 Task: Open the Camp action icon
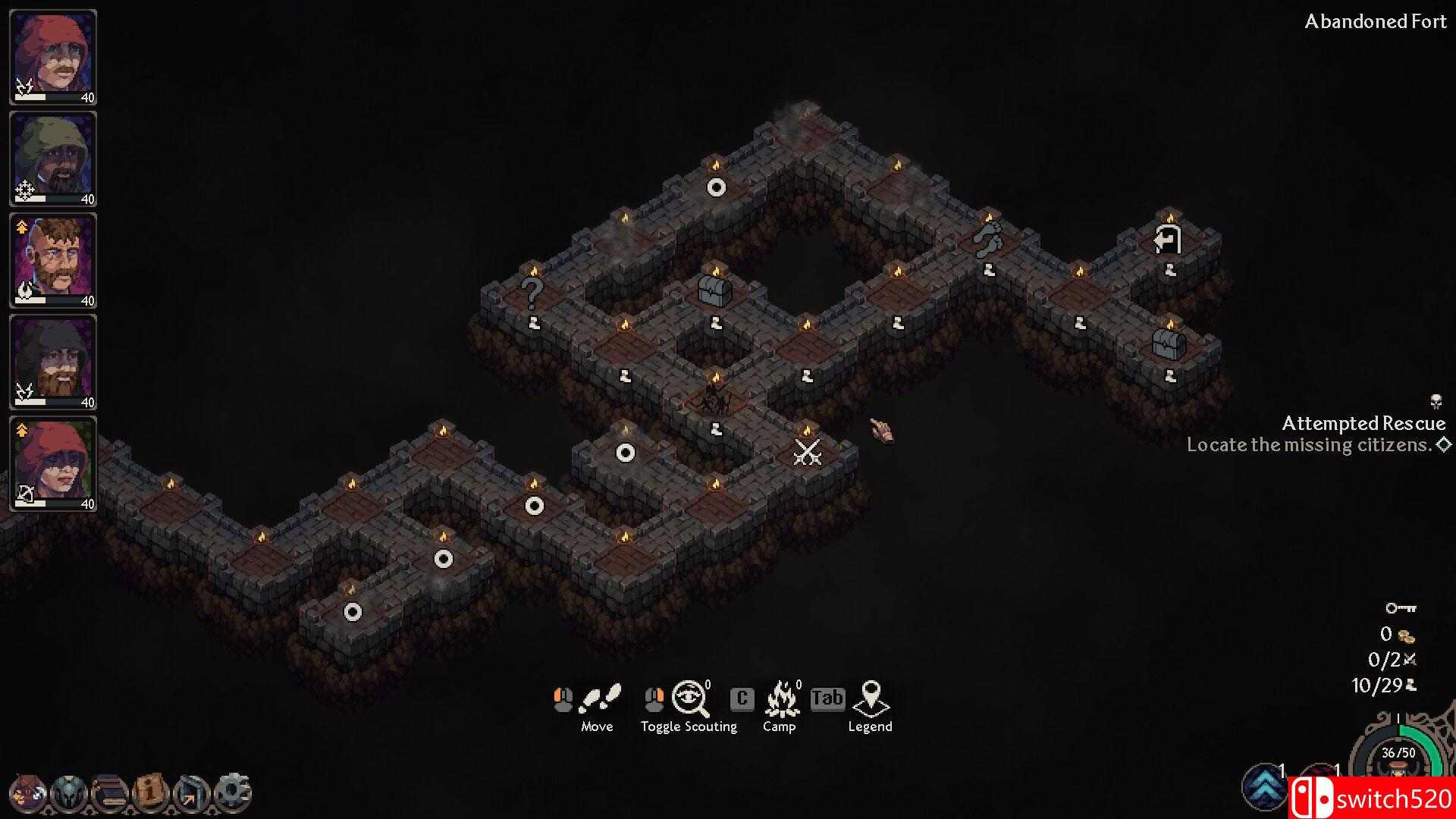(780, 698)
